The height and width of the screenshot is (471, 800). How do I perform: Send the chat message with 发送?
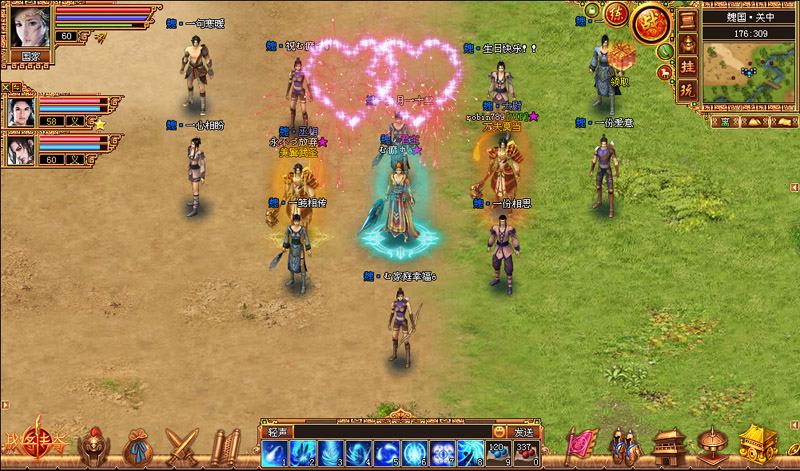pyautogui.click(x=523, y=431)
